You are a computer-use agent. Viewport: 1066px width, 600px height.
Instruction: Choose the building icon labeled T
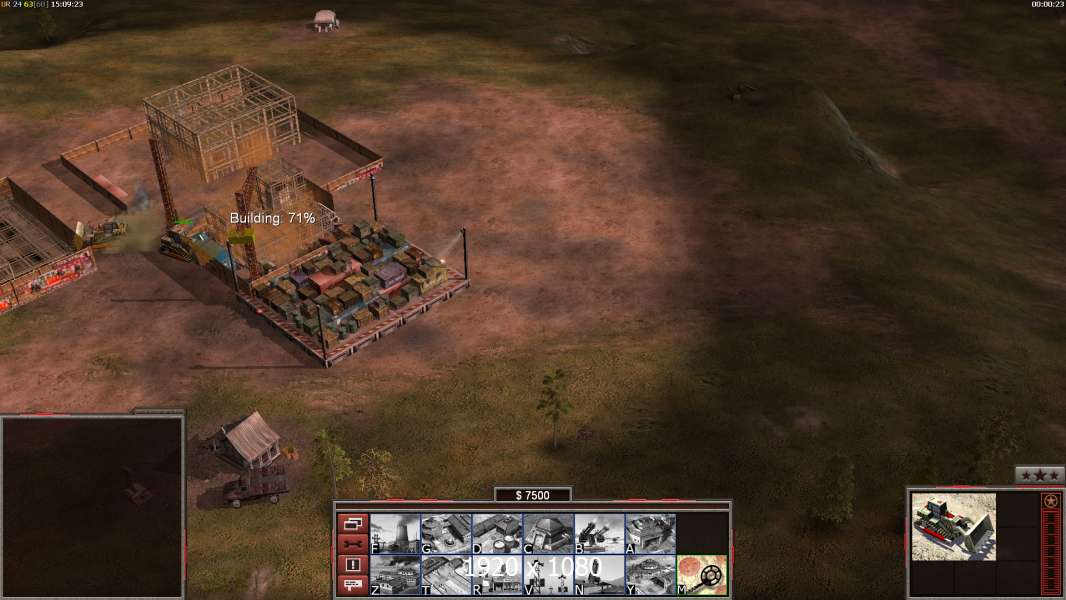point(446,575)
